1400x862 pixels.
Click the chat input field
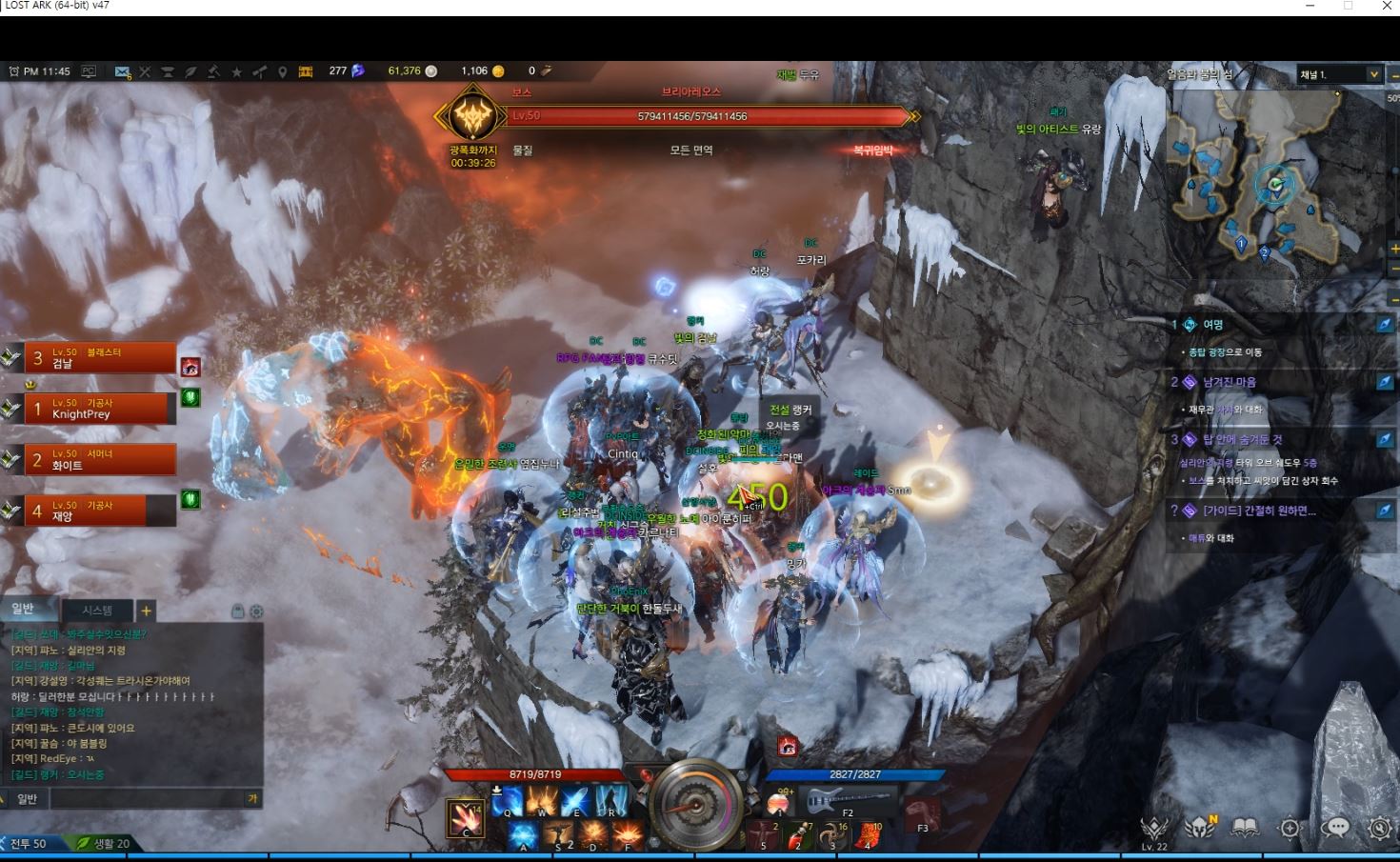click(x=143, y=798)
